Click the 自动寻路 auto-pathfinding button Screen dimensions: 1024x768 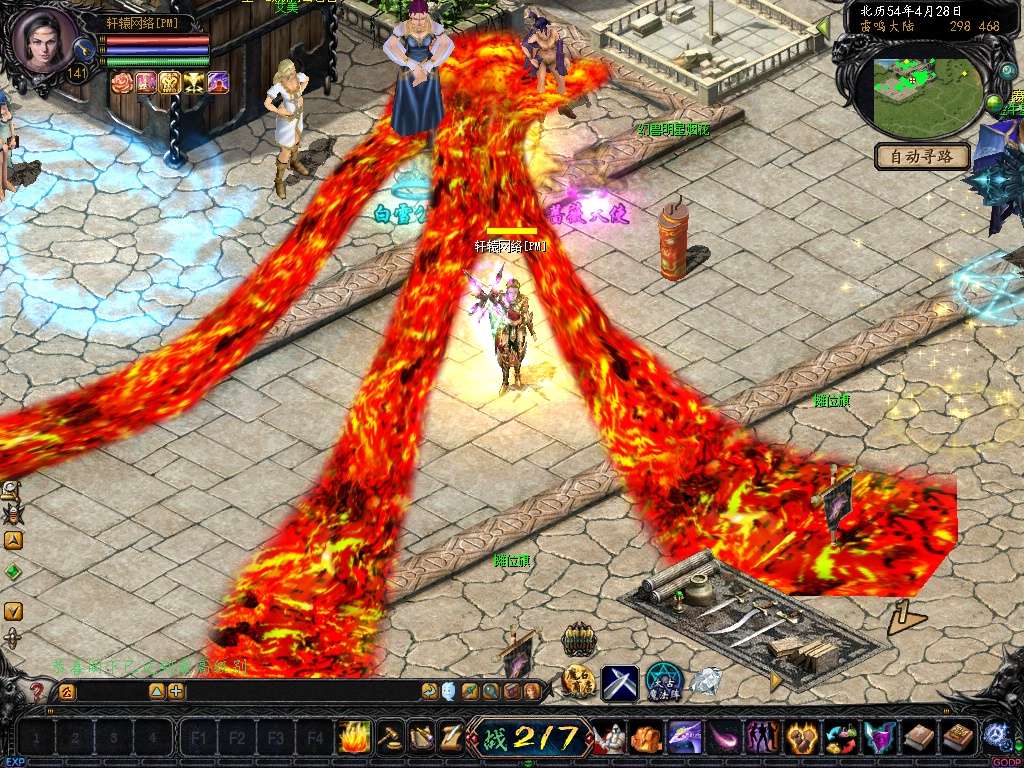tap(922, 156)
